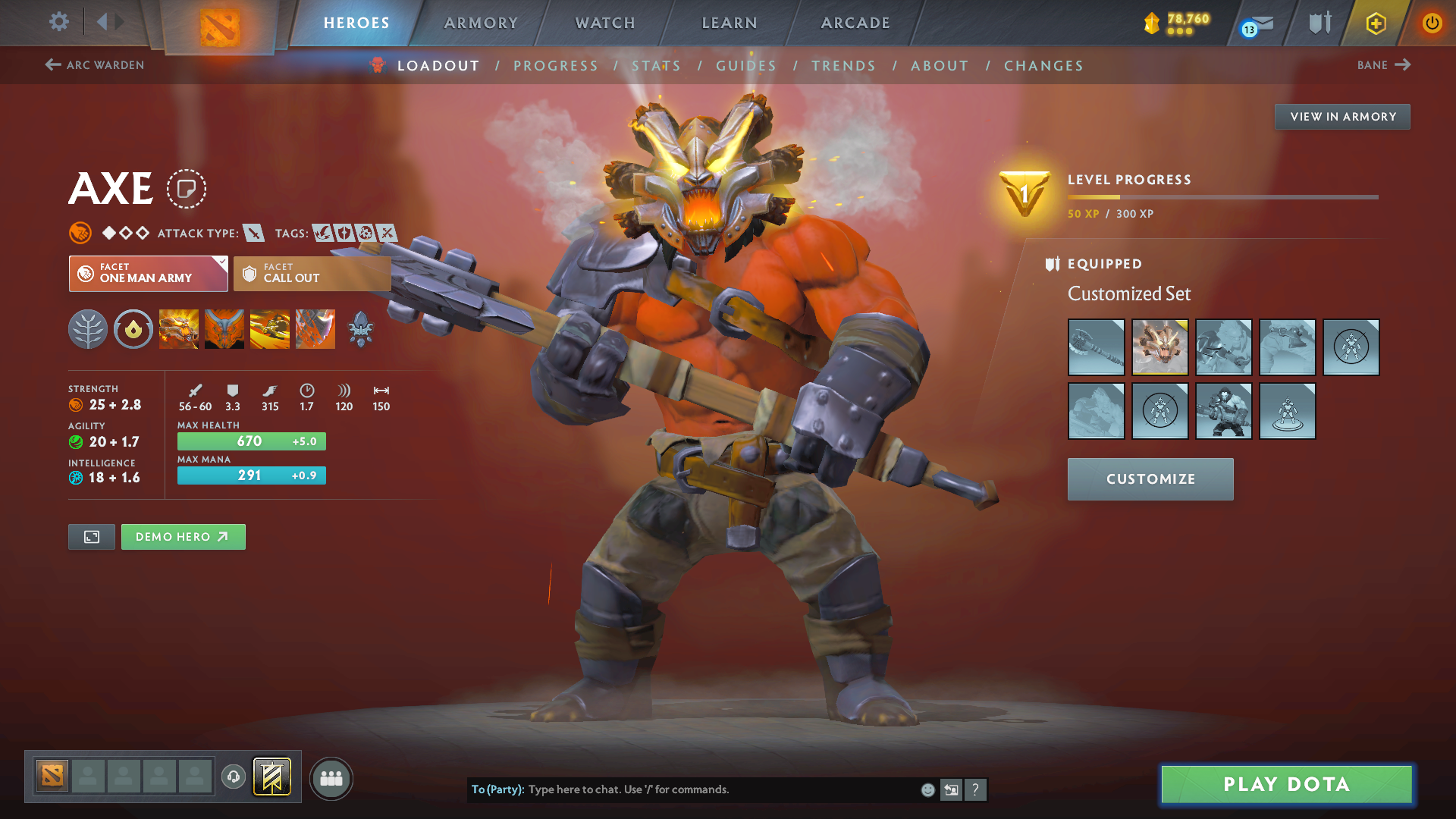Open the mail inbox icon with 13 notifications
The height and width of the screenshot is (819, 1456).
[x=1259, y=24]
